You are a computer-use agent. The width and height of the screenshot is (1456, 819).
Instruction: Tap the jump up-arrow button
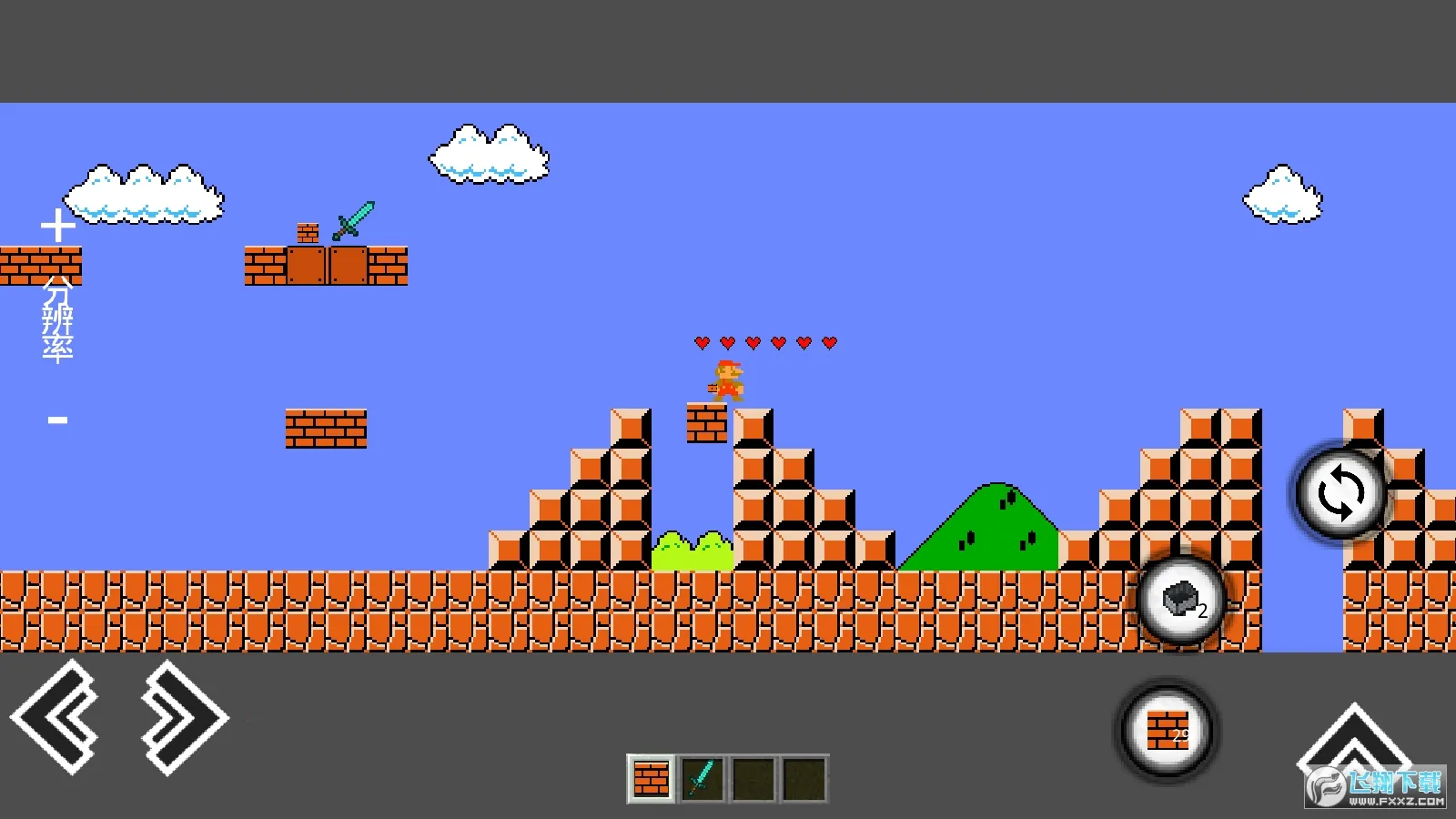click(1353, 739)
